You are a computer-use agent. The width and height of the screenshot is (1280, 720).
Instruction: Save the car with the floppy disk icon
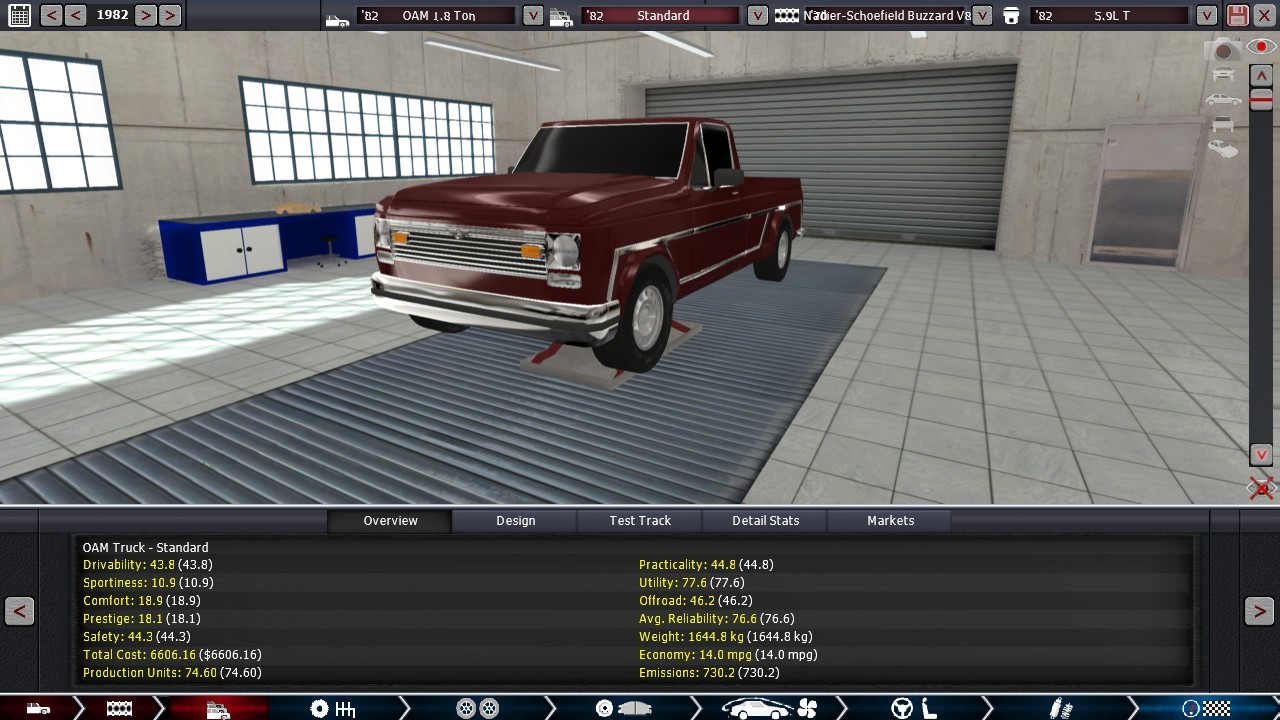[1238, 15]
